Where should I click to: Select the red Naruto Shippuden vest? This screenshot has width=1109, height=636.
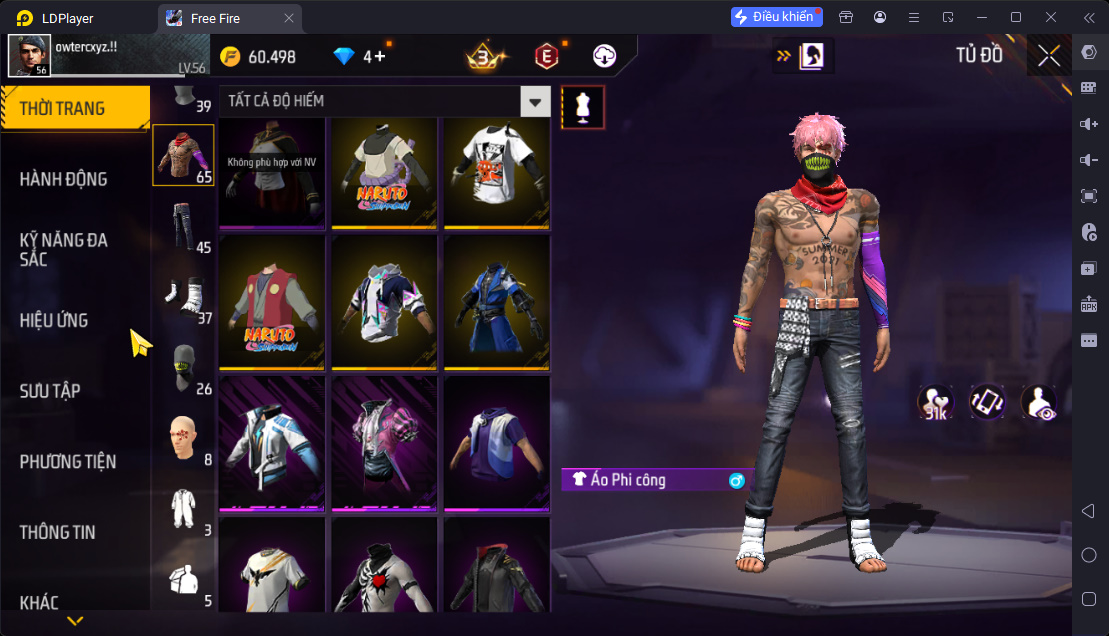[x=272, y=302]
